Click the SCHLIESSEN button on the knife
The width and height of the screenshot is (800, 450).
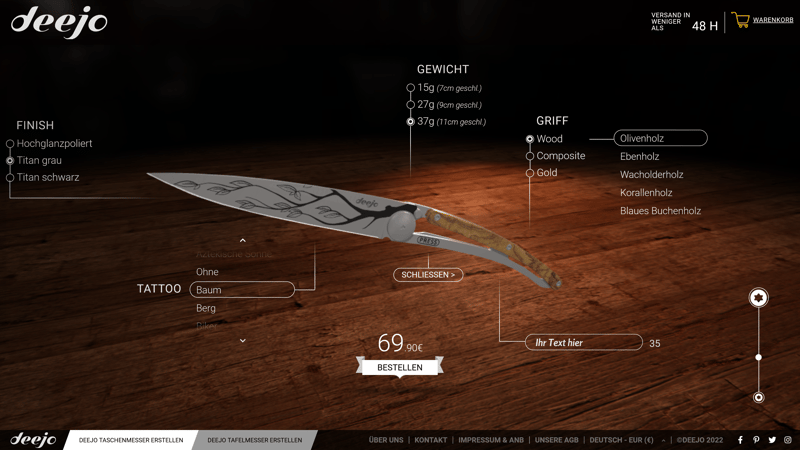coord(428,275)
